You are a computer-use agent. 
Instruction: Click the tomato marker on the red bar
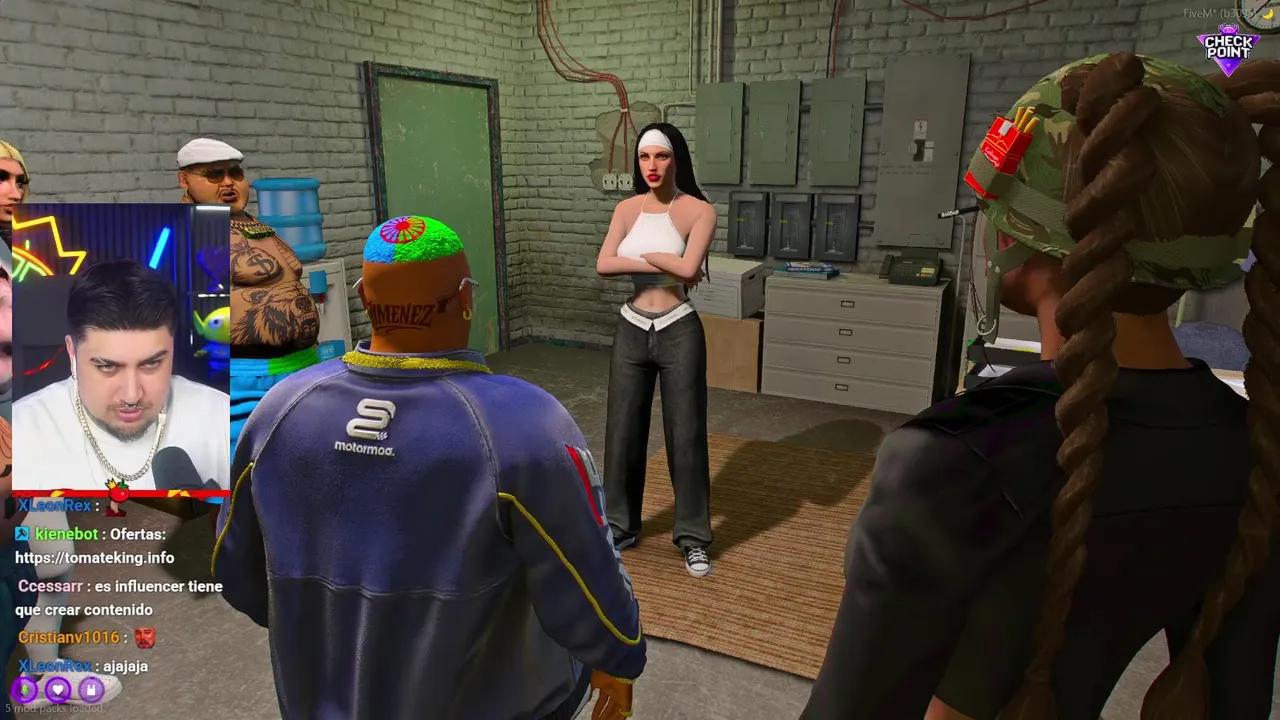click(x=117, y=494)
